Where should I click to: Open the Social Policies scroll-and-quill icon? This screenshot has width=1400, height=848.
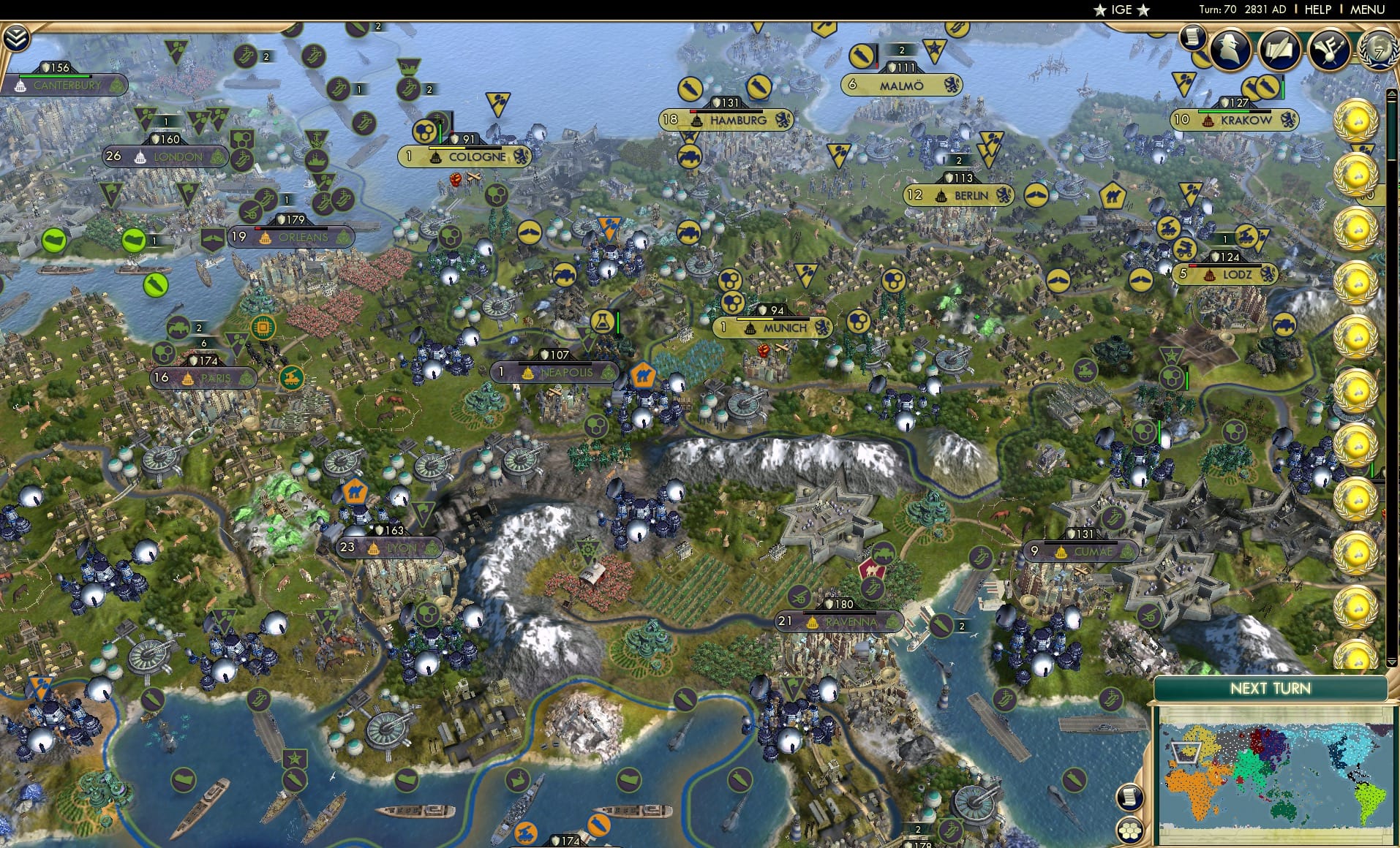[1279, 50]
